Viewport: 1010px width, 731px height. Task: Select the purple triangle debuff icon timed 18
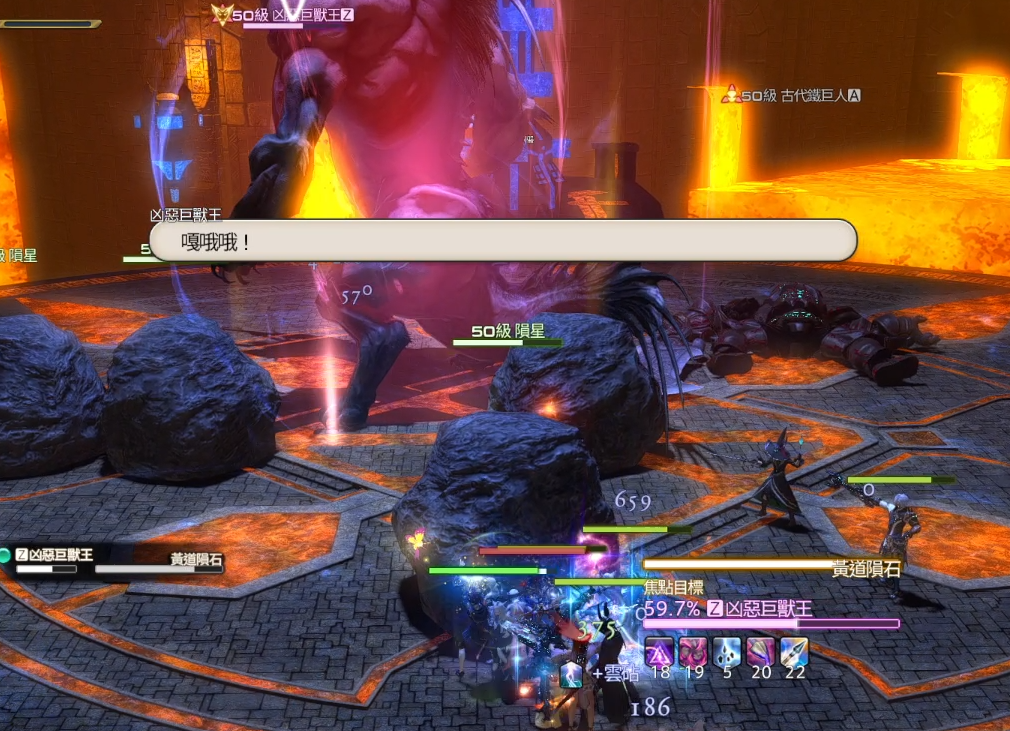coord(659,652)
